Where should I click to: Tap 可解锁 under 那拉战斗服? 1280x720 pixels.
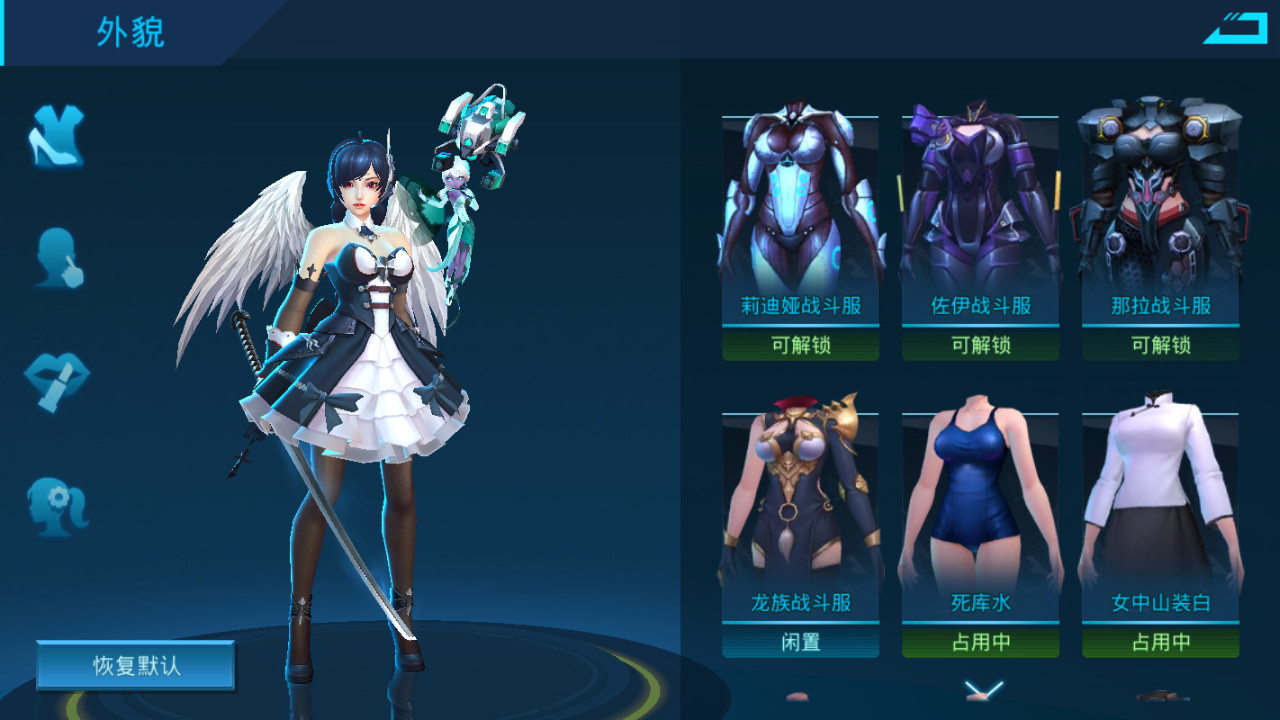point(1160,345)
